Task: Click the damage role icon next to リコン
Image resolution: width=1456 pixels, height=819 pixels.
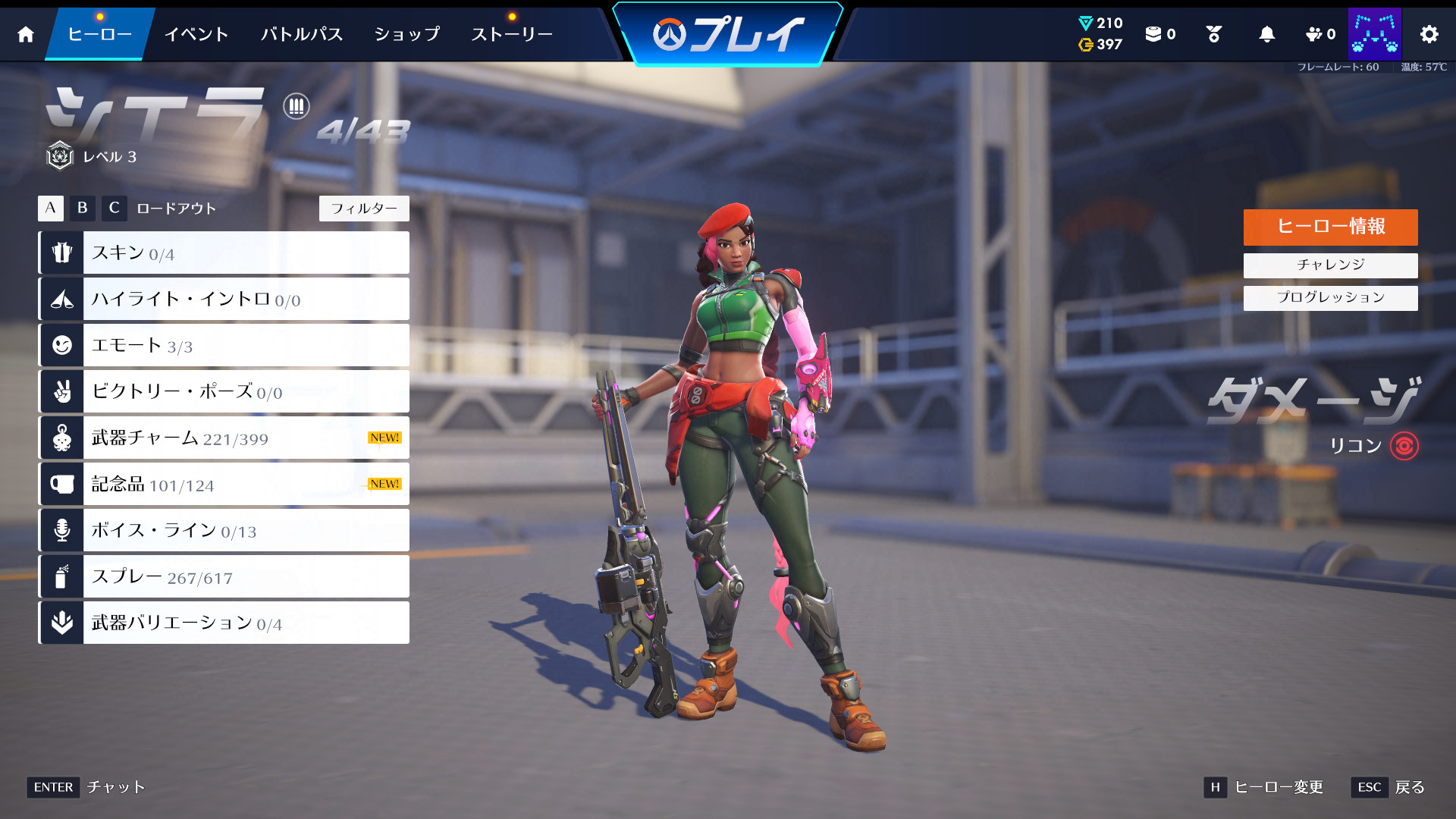Action: [1405, 447]
